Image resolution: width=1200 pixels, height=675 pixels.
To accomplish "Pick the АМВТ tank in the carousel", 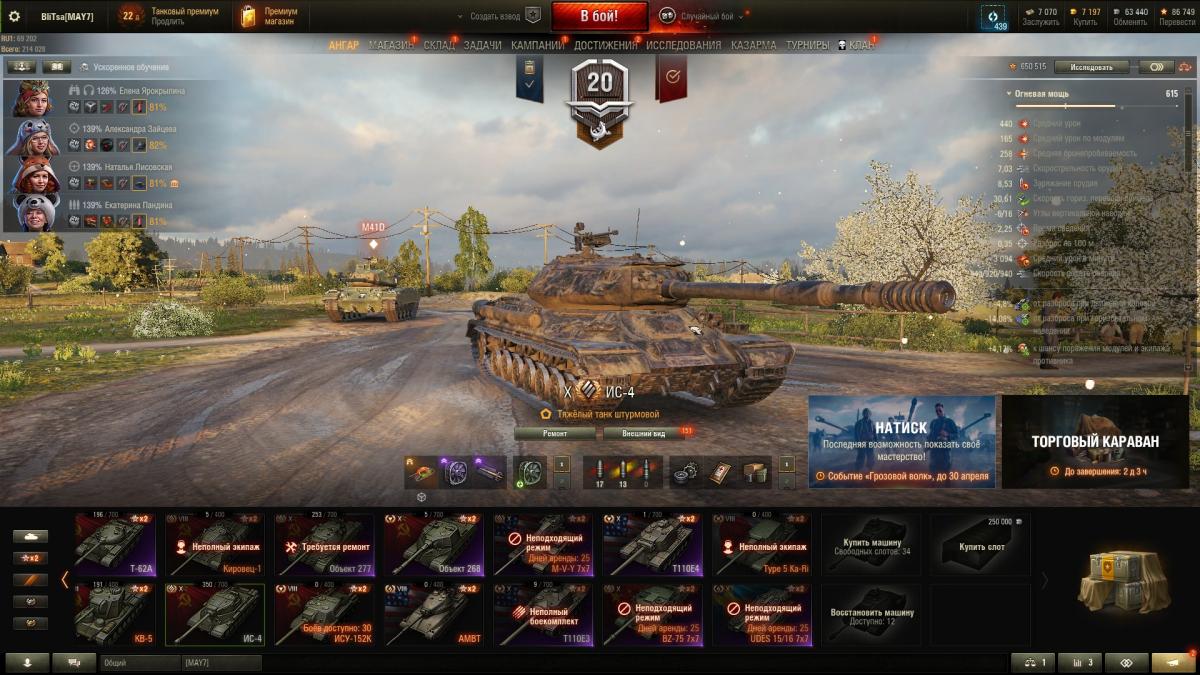I will click(433, 614).
